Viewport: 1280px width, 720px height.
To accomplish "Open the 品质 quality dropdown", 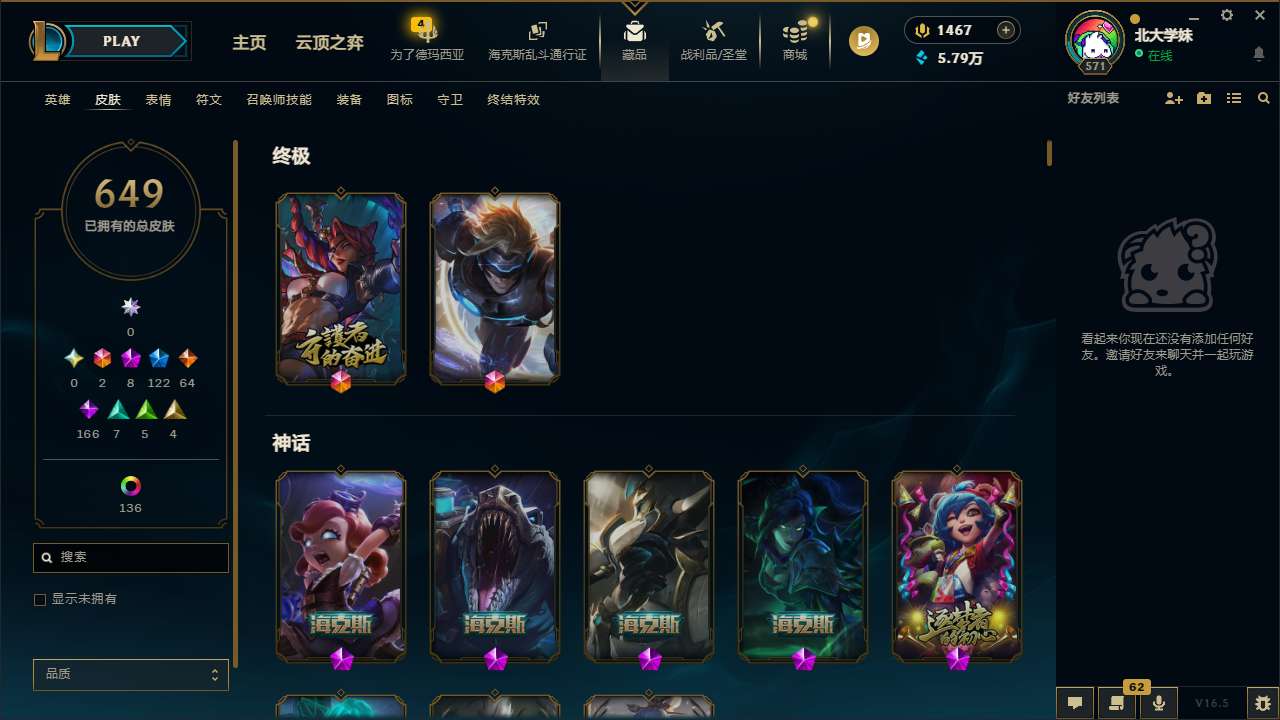I will click(x=130, y=674).
